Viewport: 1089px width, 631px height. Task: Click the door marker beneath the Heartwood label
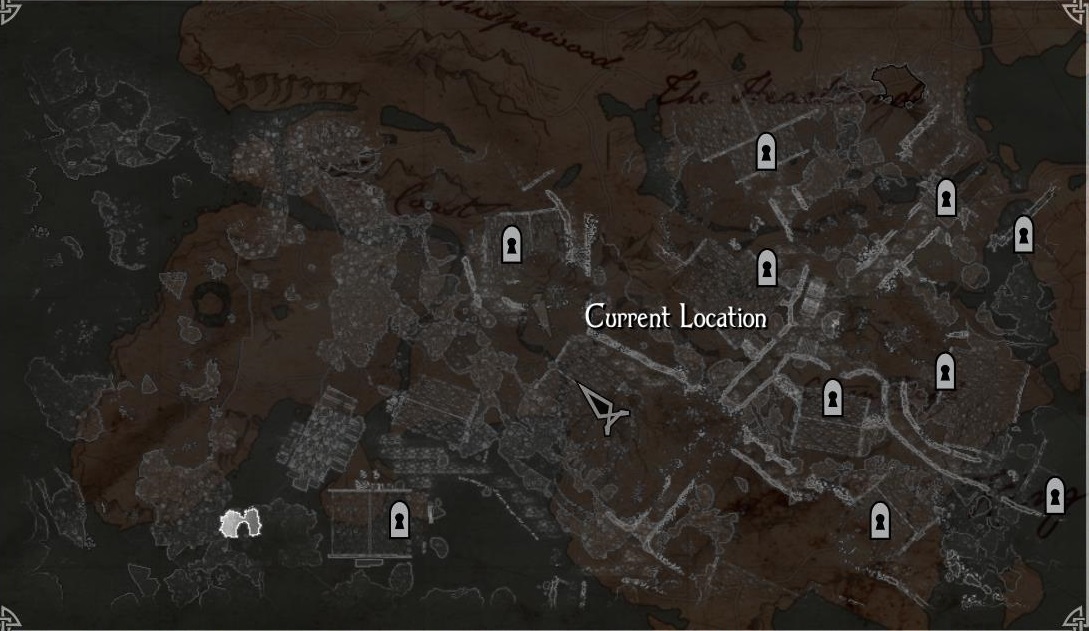766,152
